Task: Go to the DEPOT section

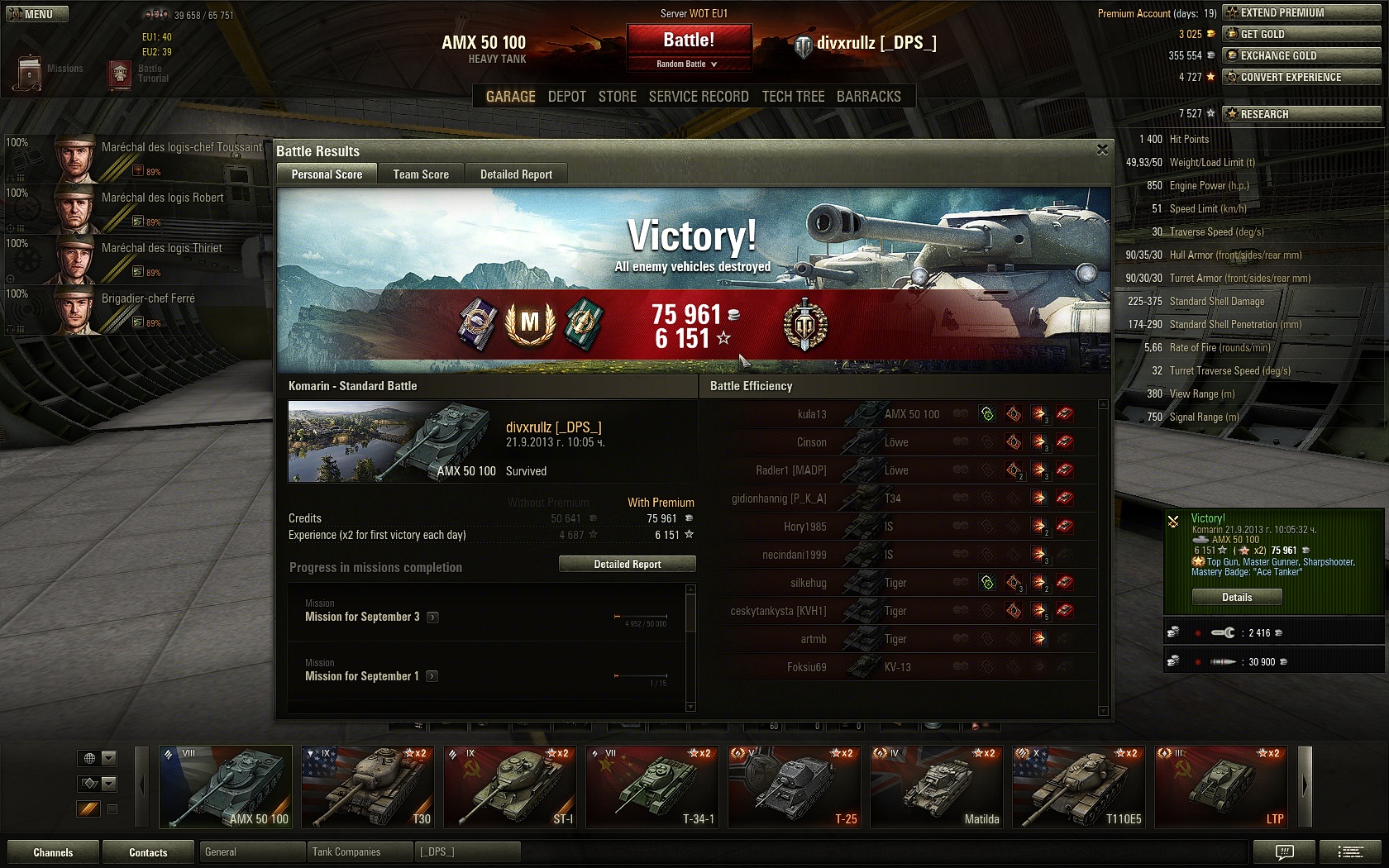Action: [x=566, y=97]
